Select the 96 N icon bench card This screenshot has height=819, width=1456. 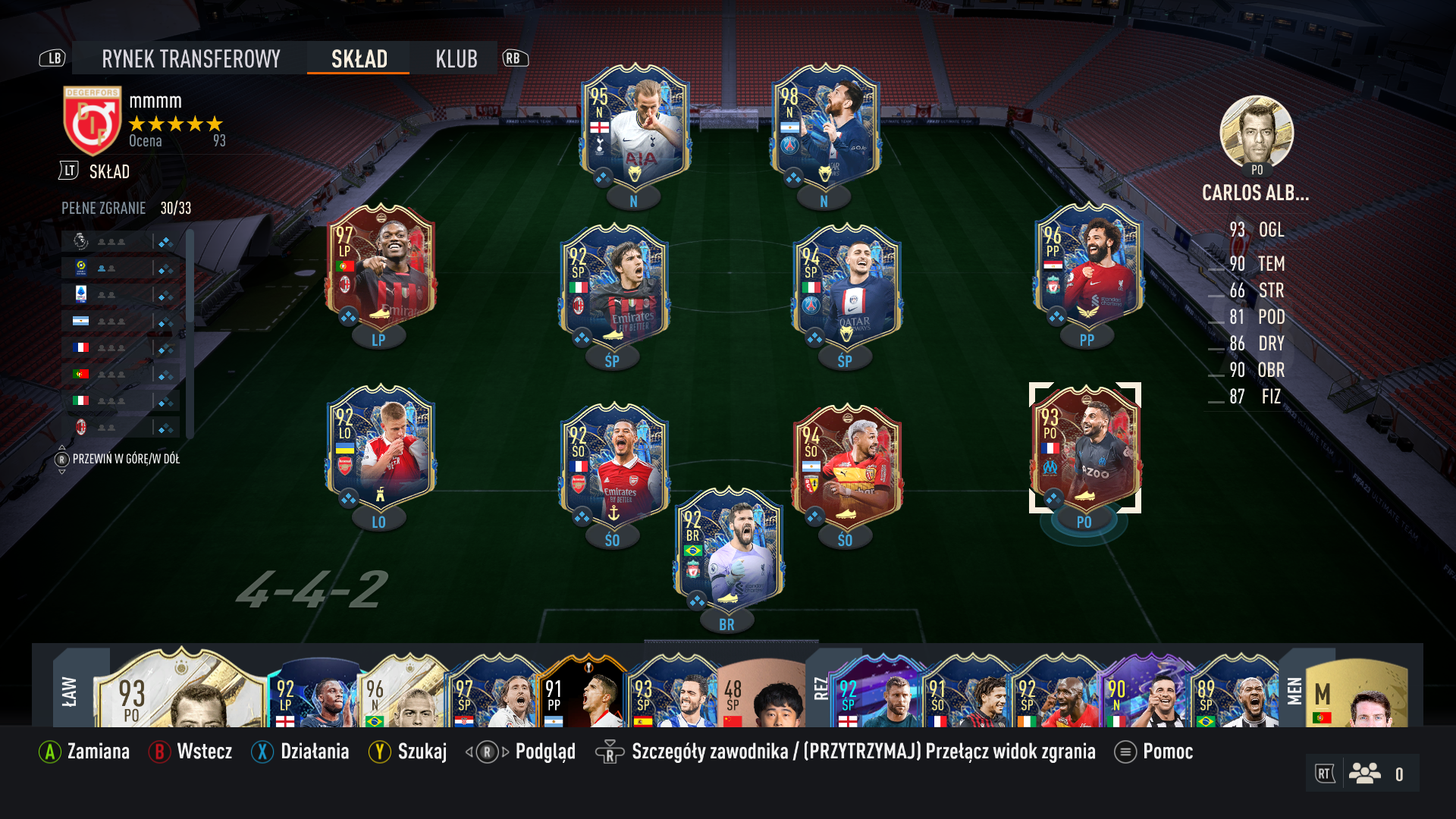tap(402, 692)
